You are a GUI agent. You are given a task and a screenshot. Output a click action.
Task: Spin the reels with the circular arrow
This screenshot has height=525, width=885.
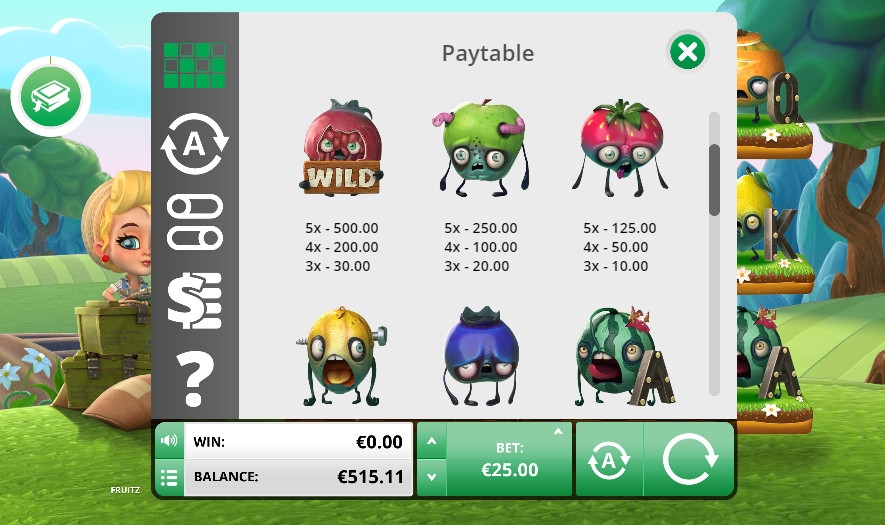(x=690, y=459)
